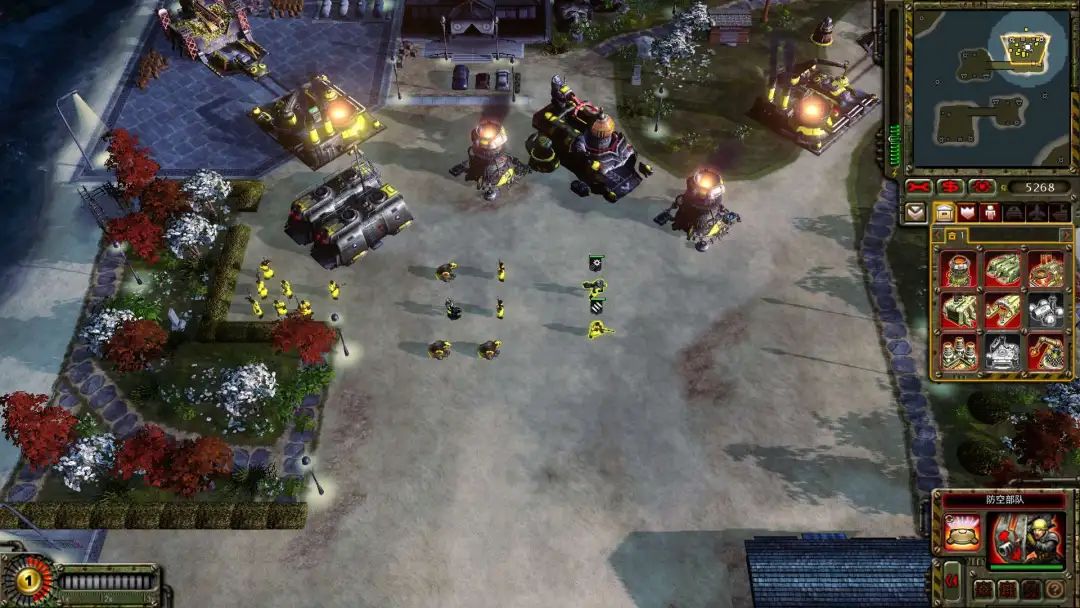Activate the red dollar sell button
The height and width of the screenshot is (608, 1080).
point(950,187)
